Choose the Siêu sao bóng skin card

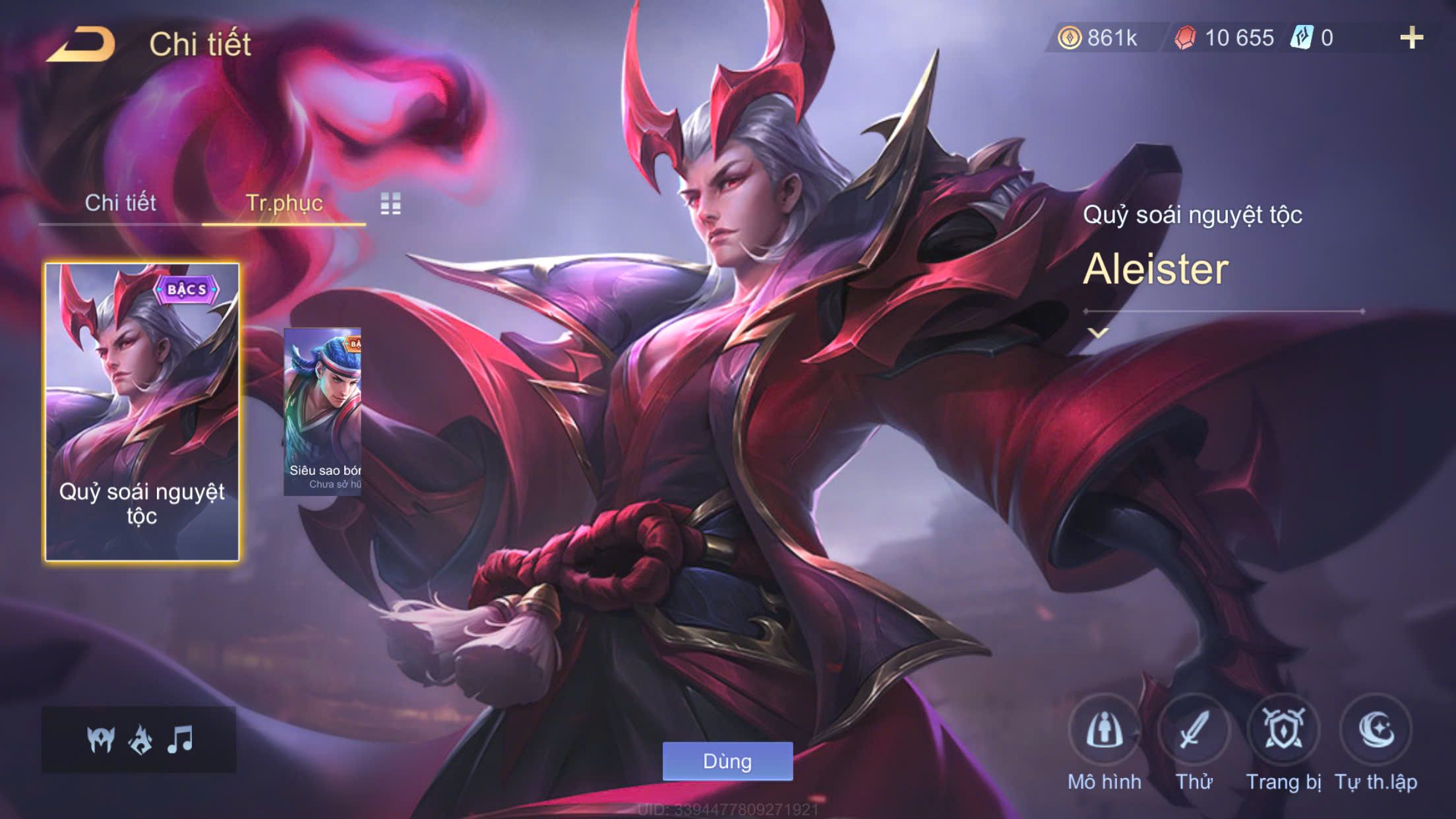pyautogui.click(x=322, y=412)
